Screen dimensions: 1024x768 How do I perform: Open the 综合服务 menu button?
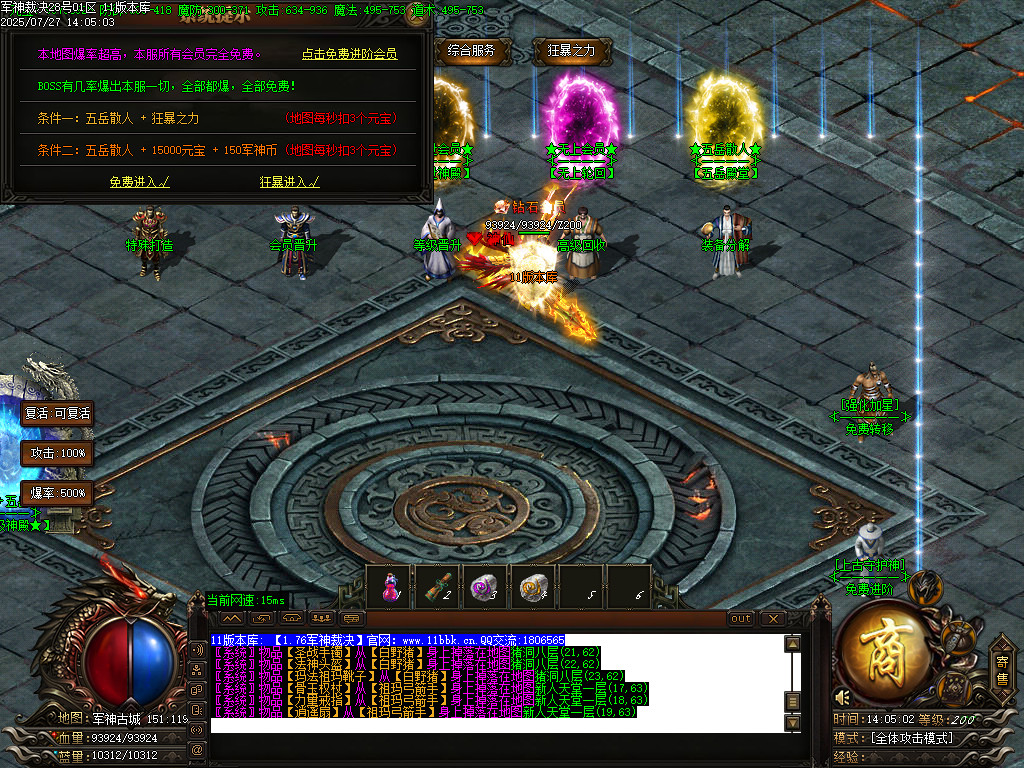pyautogui.click(x=472, y=51)
